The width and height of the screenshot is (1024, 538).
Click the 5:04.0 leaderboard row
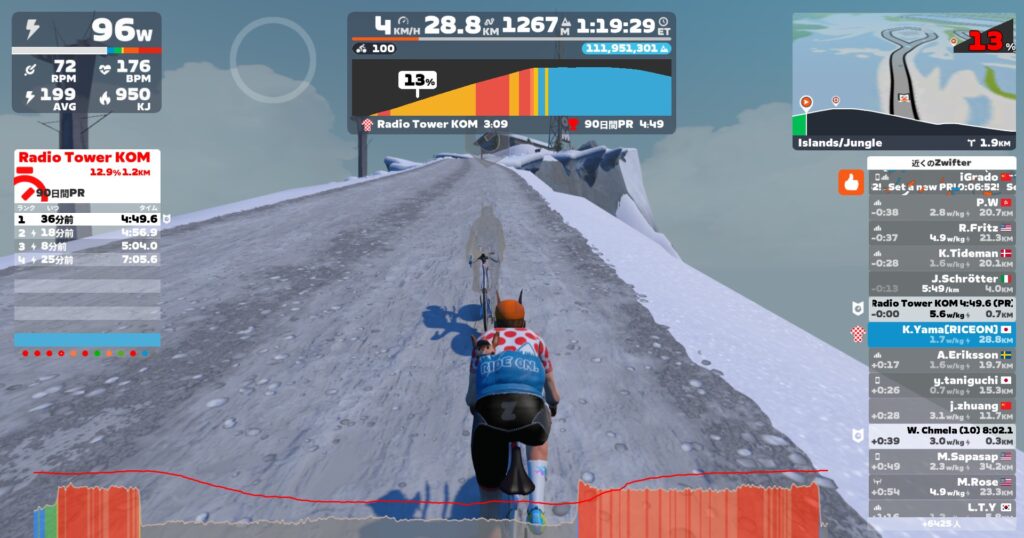87,246
